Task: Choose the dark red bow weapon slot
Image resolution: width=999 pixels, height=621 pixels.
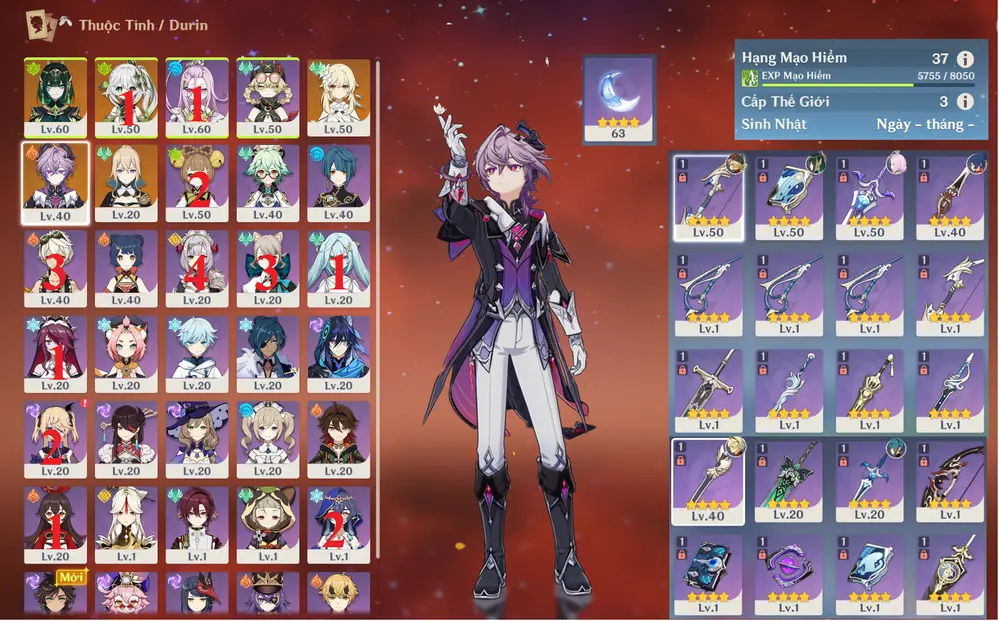Action: click(x=950, y=480)
